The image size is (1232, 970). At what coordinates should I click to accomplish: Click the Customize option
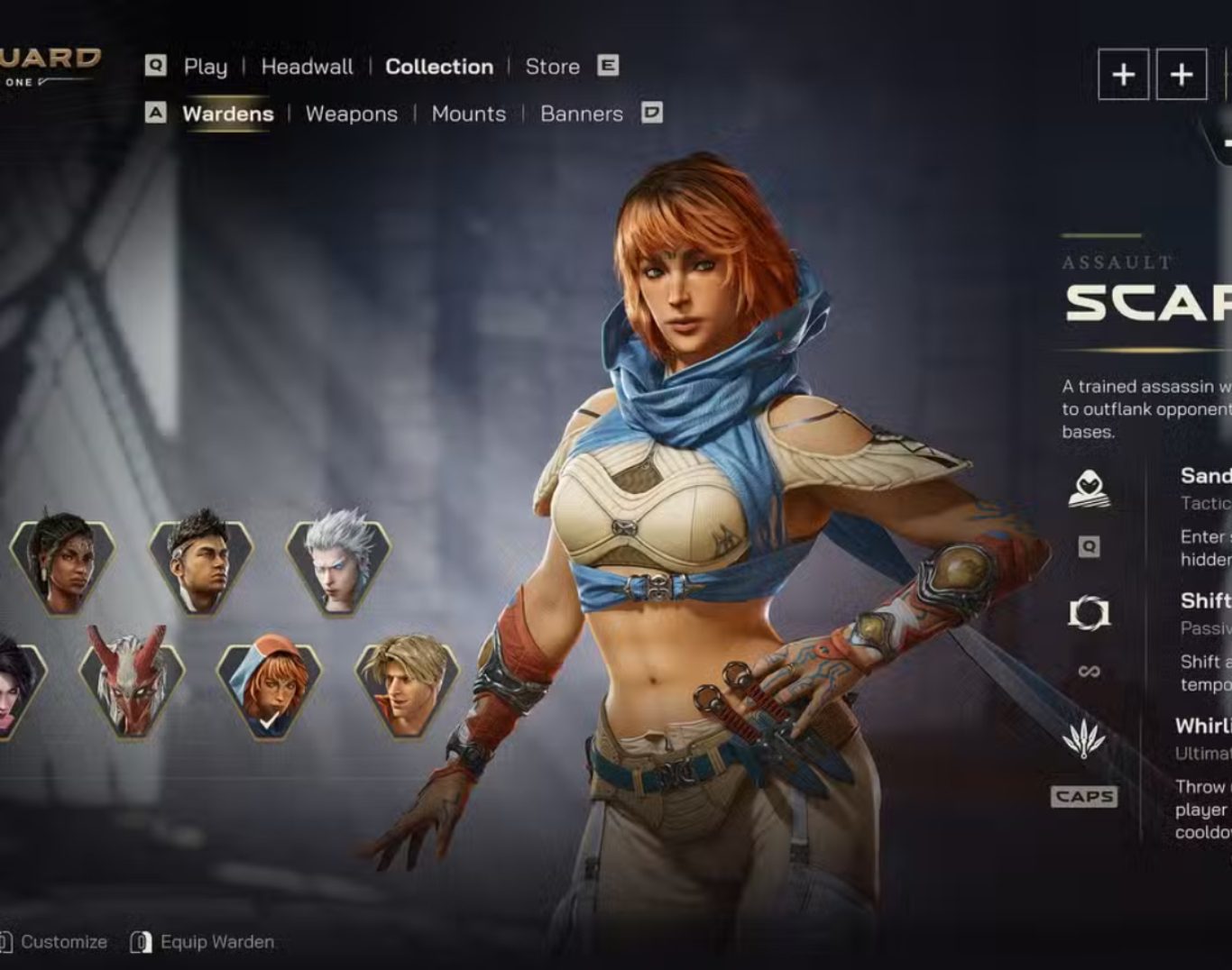(x=63, y=942)
